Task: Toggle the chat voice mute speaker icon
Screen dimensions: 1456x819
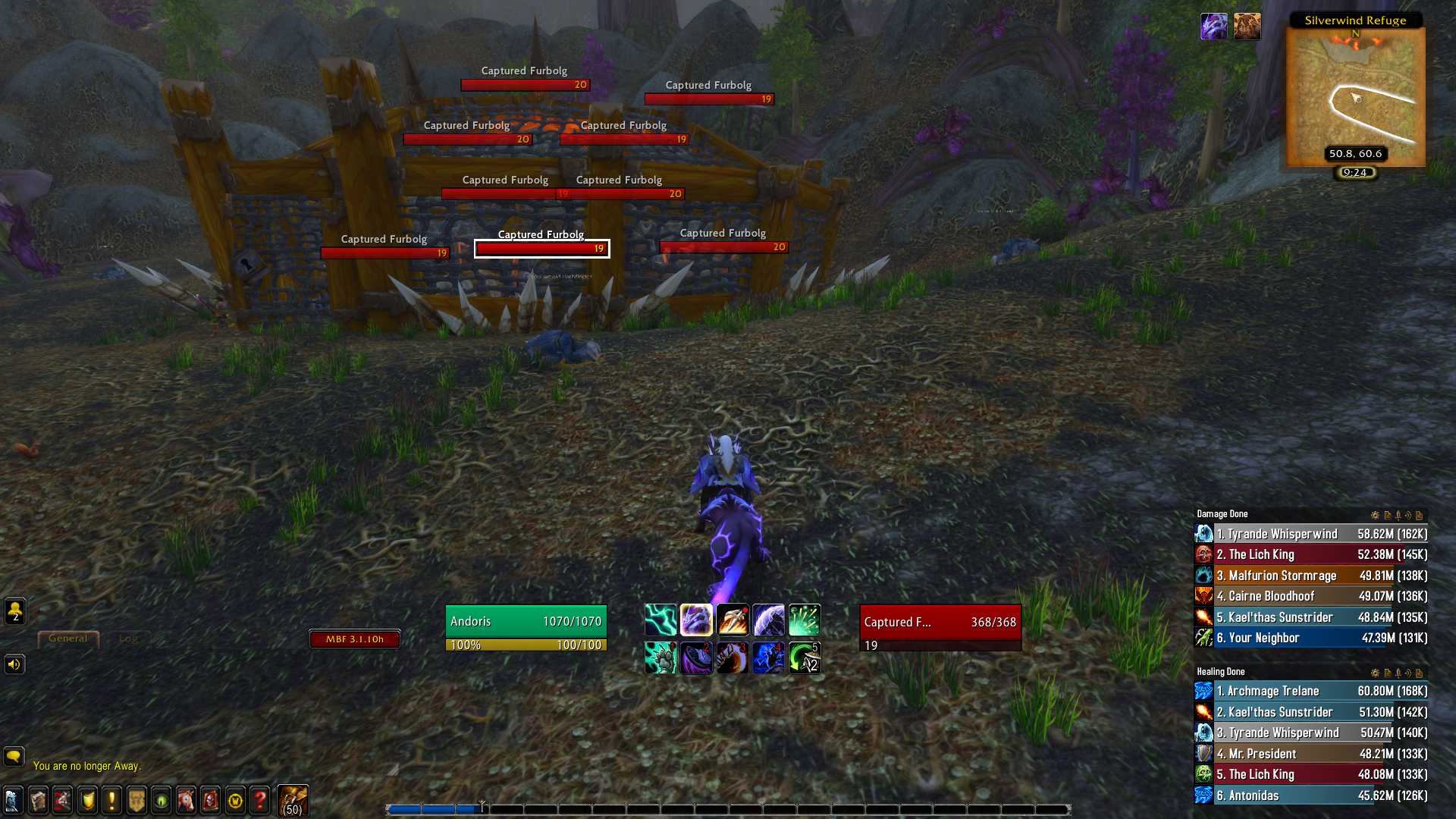Action: [14, 664]
